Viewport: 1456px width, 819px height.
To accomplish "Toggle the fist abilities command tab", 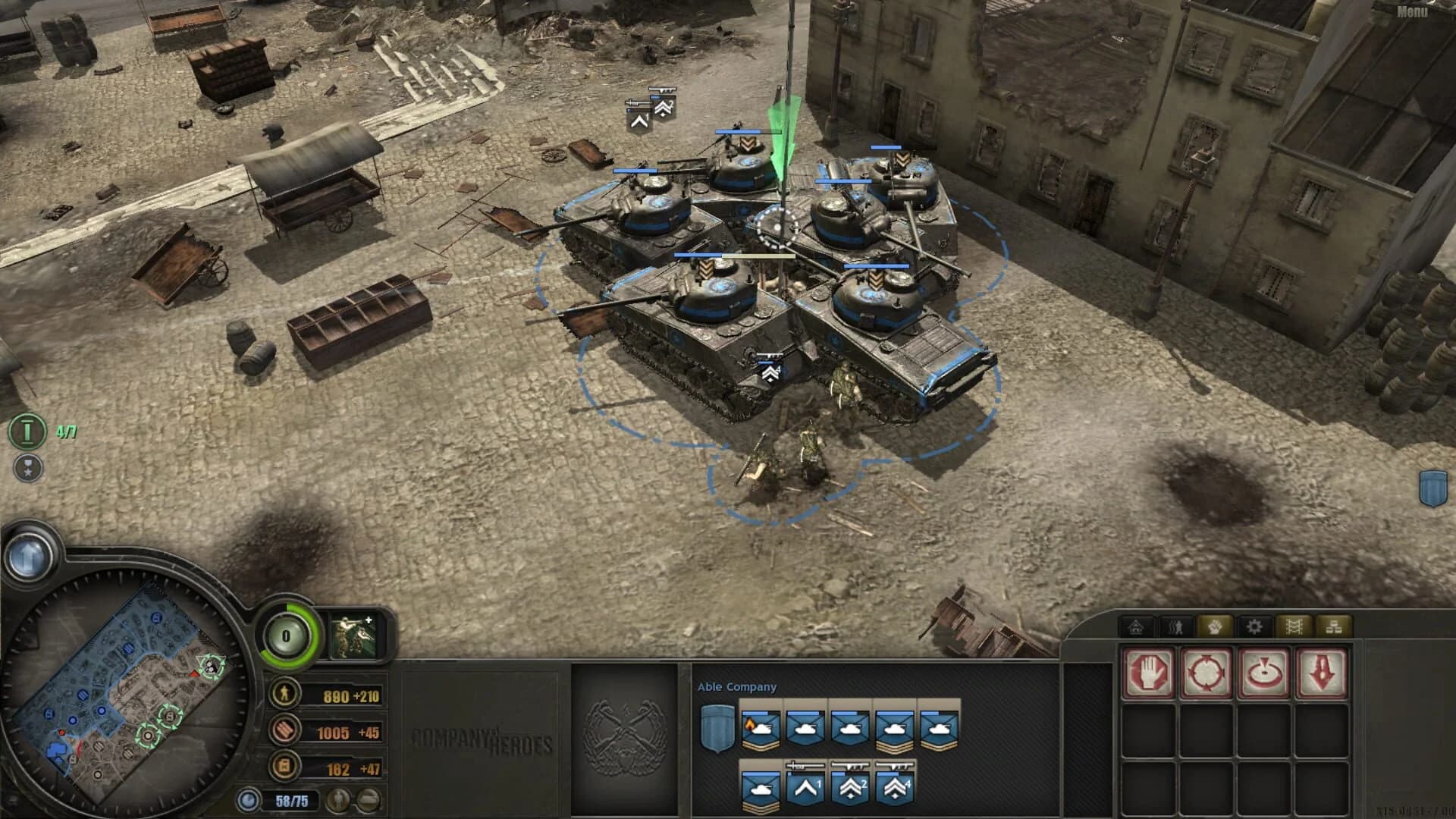I will click(x=1214, y=626).
